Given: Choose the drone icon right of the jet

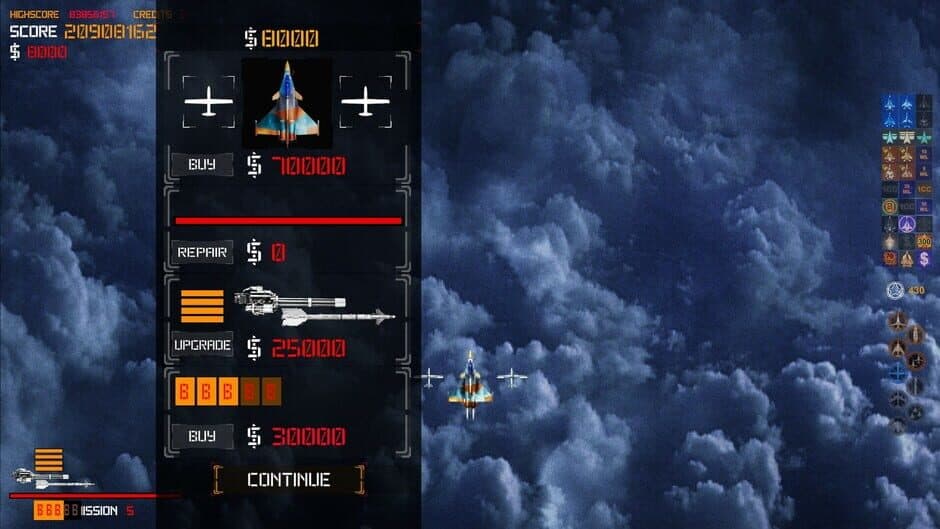Looking at the screenshot, I should click(x=365, y=102).
